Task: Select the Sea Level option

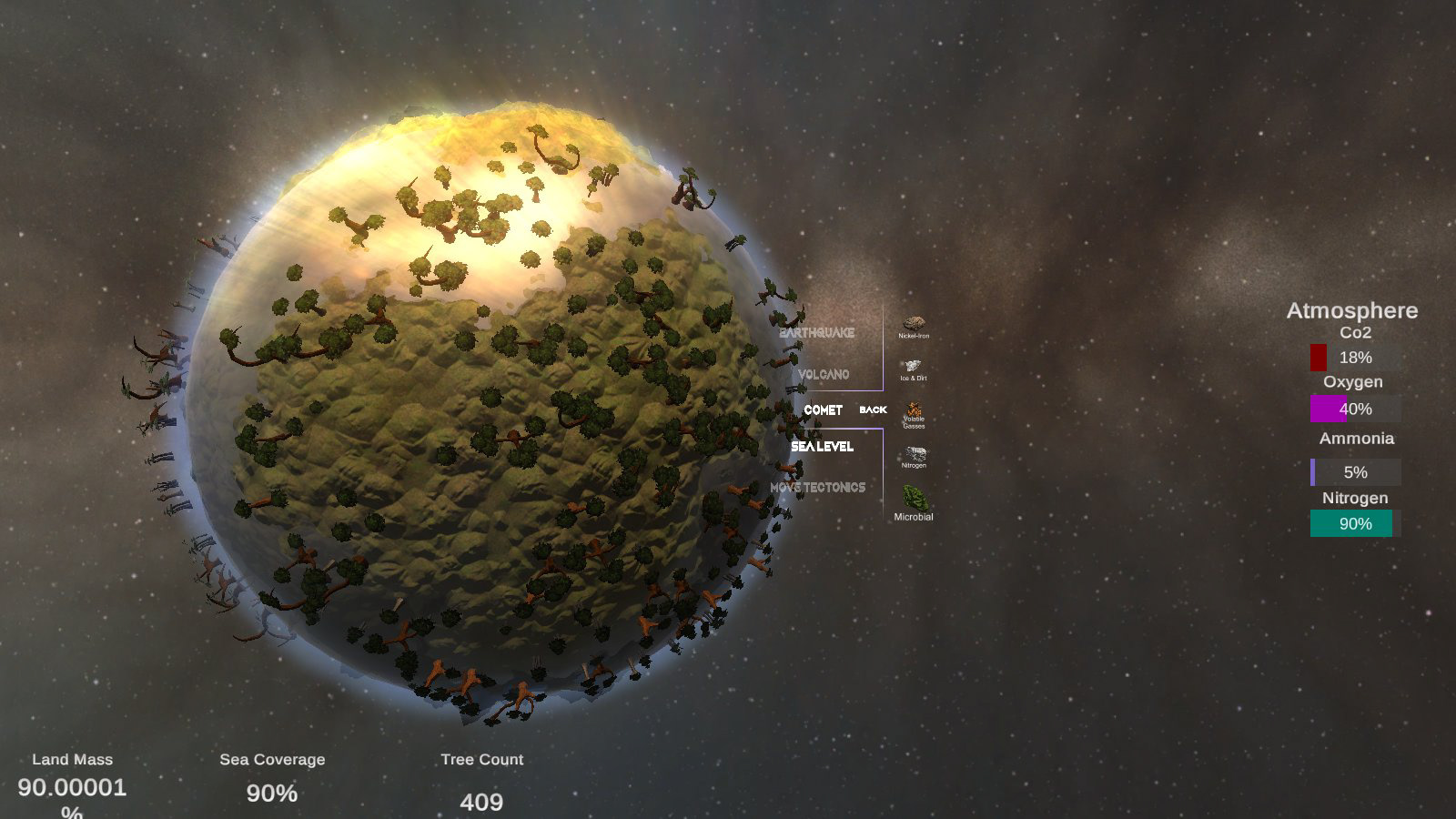Action: pyautogui.click(x=822, y=447)
